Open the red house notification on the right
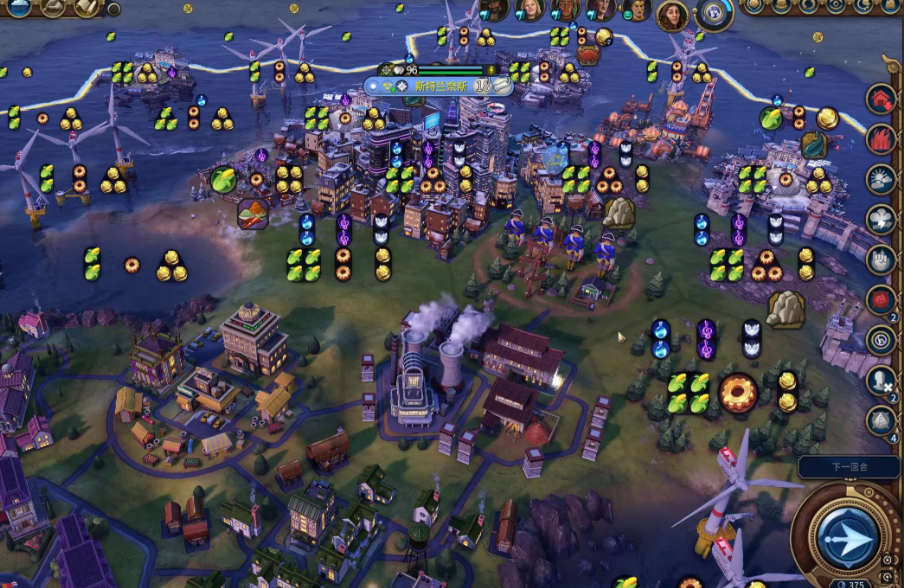 click(881, 99)
